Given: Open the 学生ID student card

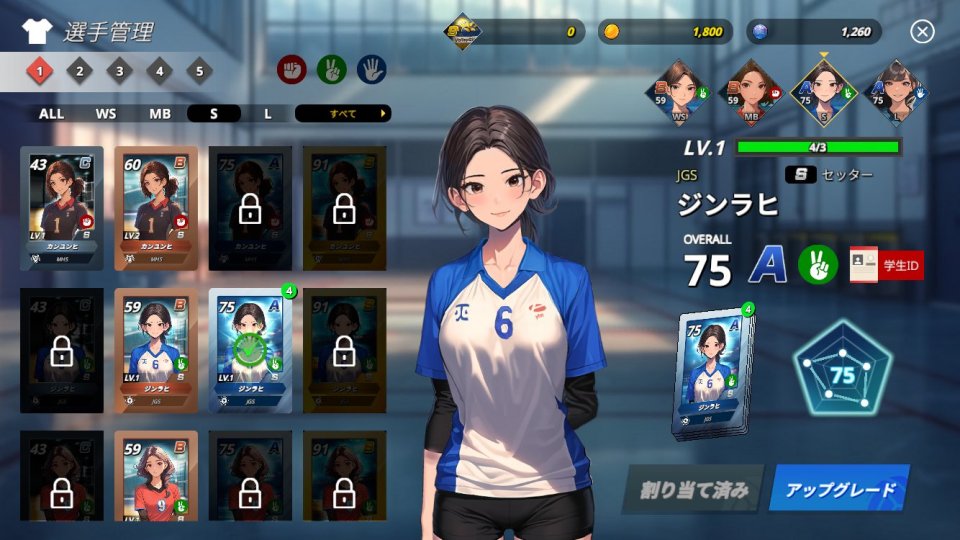Looking at the screenshot, I should 886,265.
